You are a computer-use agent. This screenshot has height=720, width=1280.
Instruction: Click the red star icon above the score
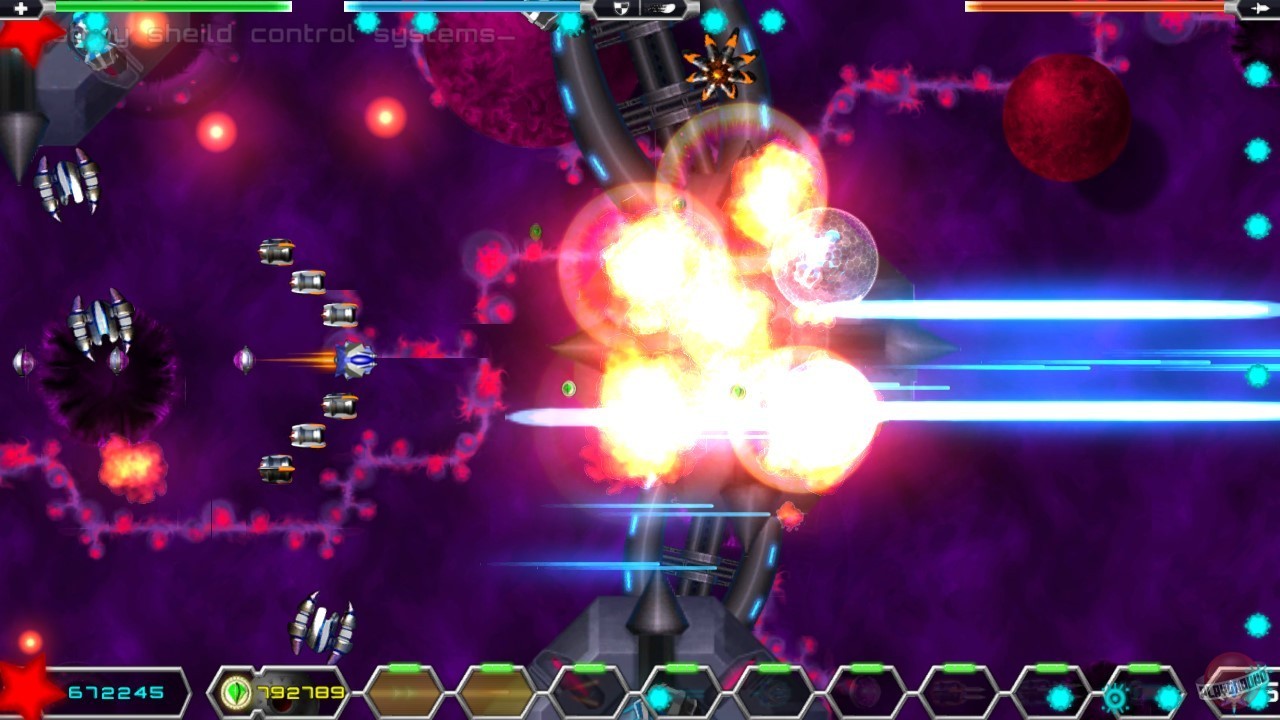click(25, 685)
